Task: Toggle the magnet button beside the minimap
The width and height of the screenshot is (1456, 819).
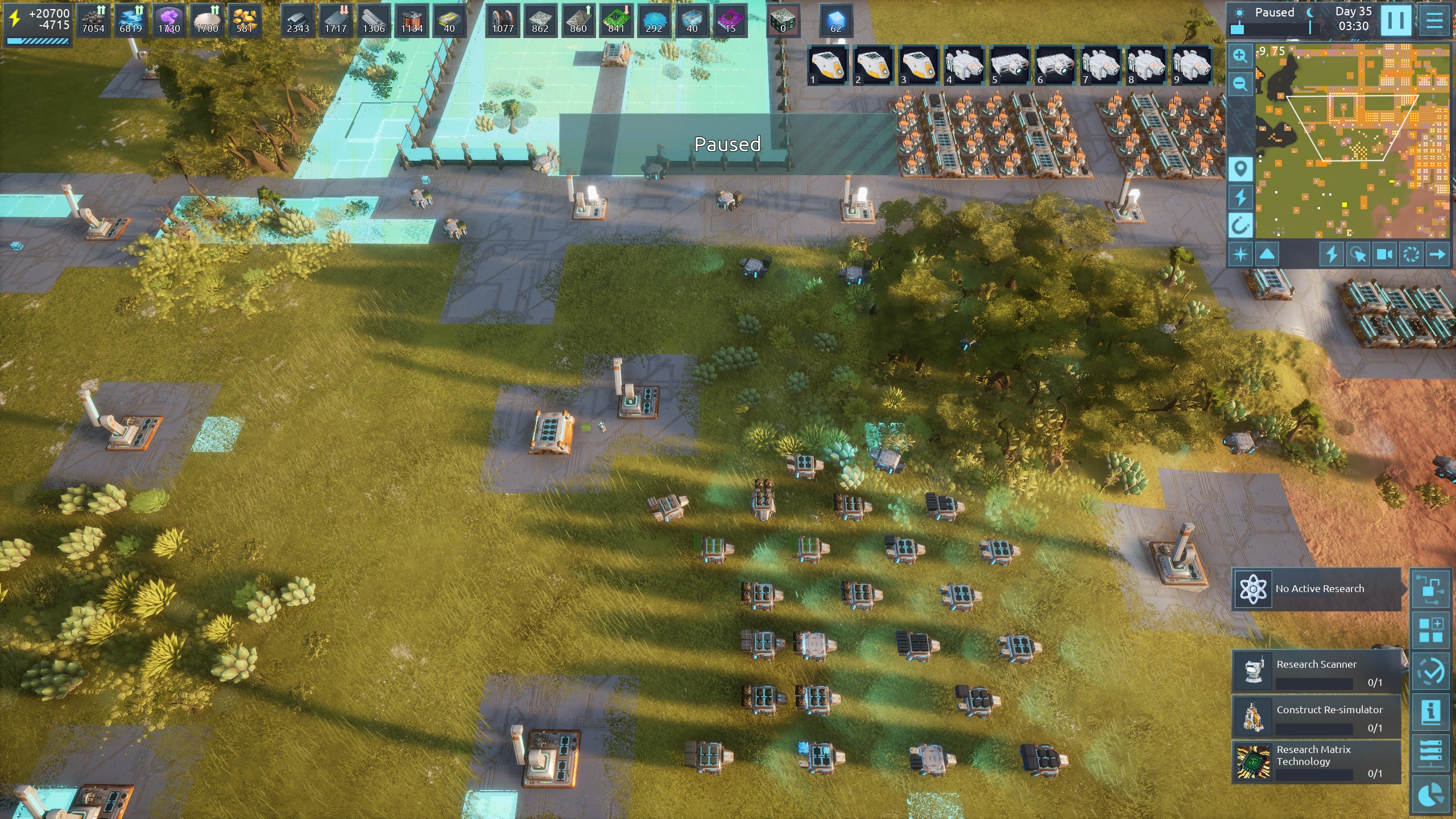Action: click(x=1240, y=226)
